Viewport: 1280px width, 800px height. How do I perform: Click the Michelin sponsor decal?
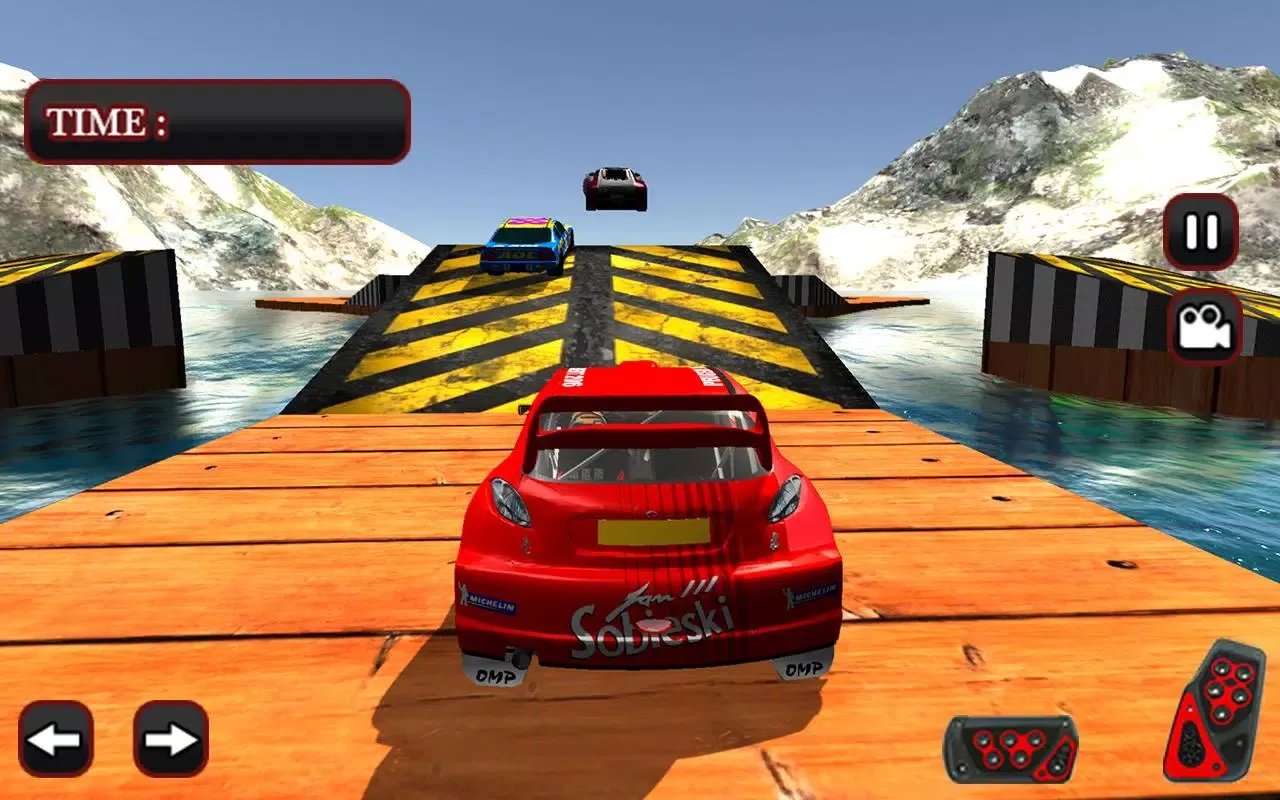[487, 600]
